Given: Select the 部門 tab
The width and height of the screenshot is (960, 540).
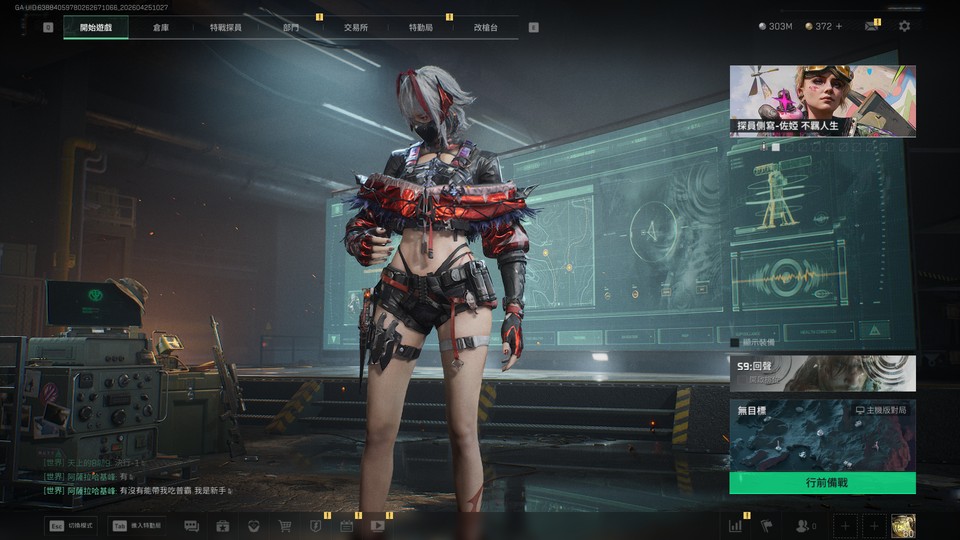Looking at the screenshot, I should 291,27.
